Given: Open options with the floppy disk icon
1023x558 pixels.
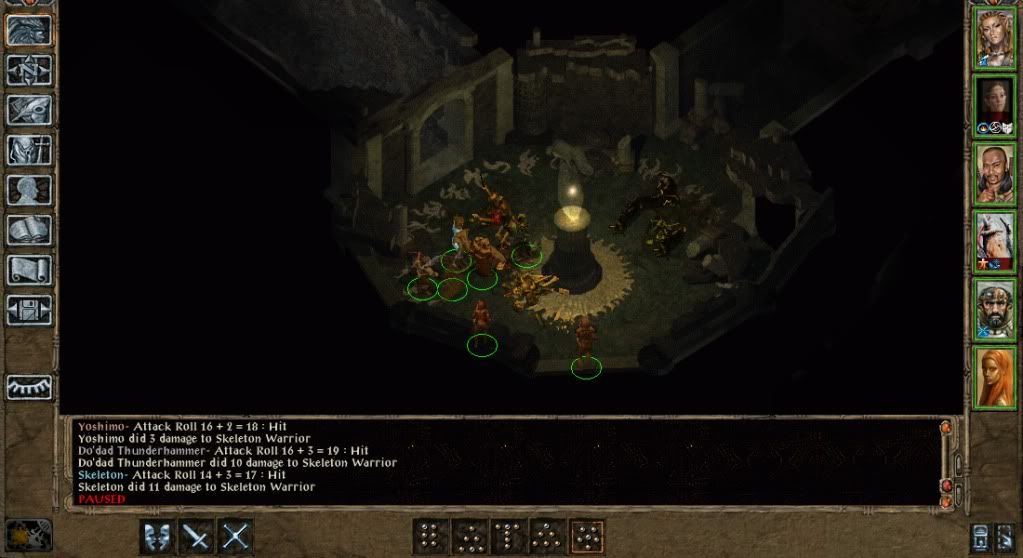Looking at the screenshot, I should (x=28, y=309).
